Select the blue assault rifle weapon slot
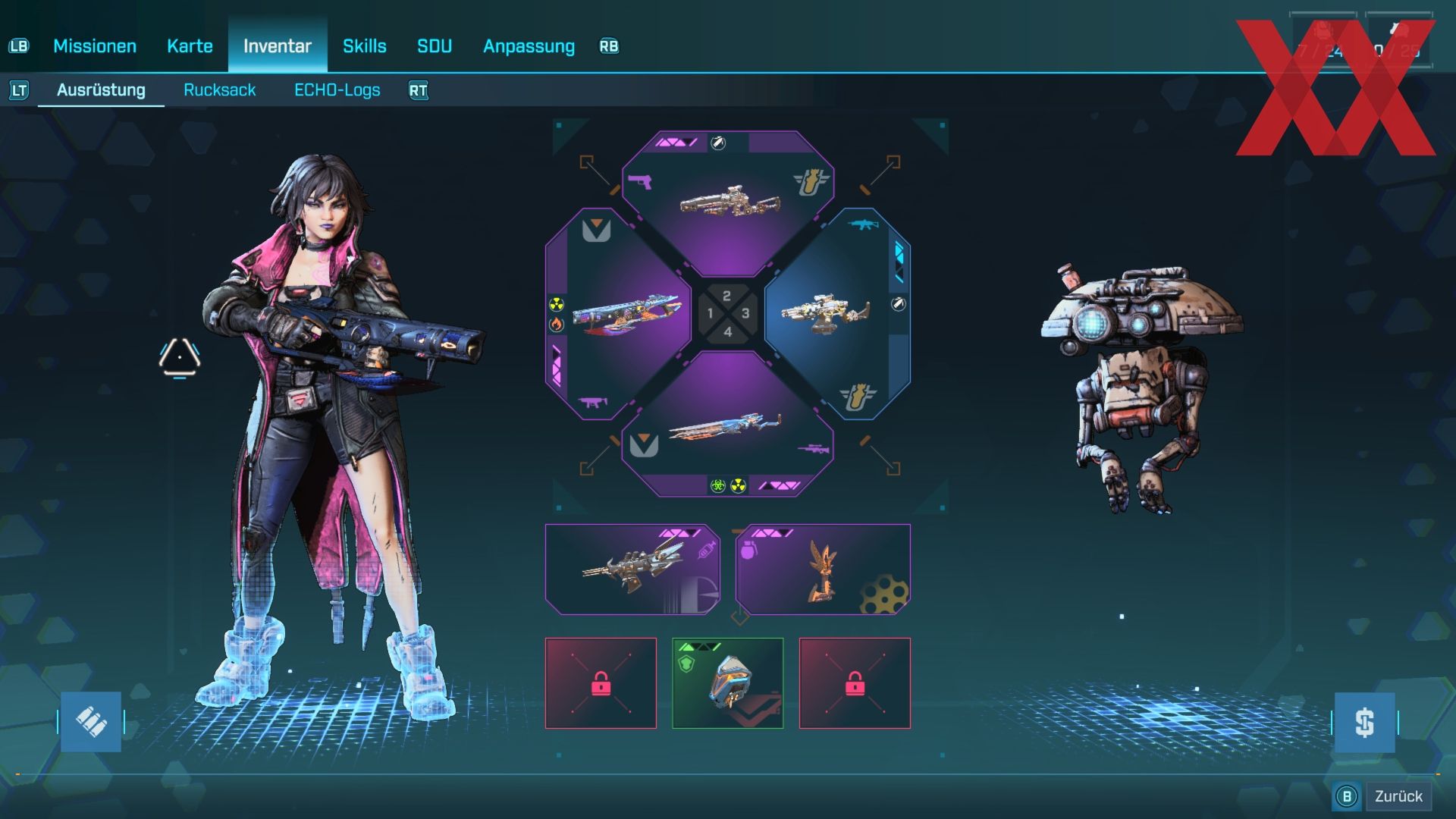This screenshot has width=1456, height=819. [x=838, y=313]
